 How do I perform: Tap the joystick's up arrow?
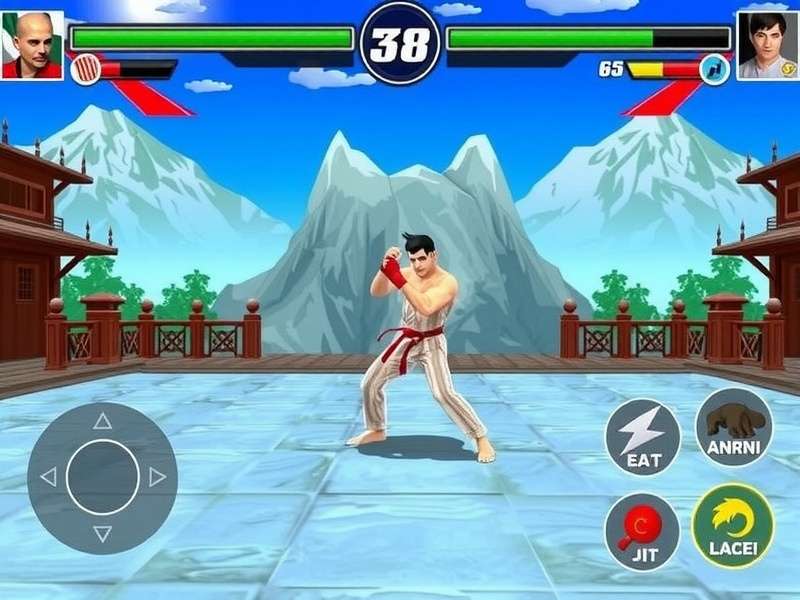point(103,421)
